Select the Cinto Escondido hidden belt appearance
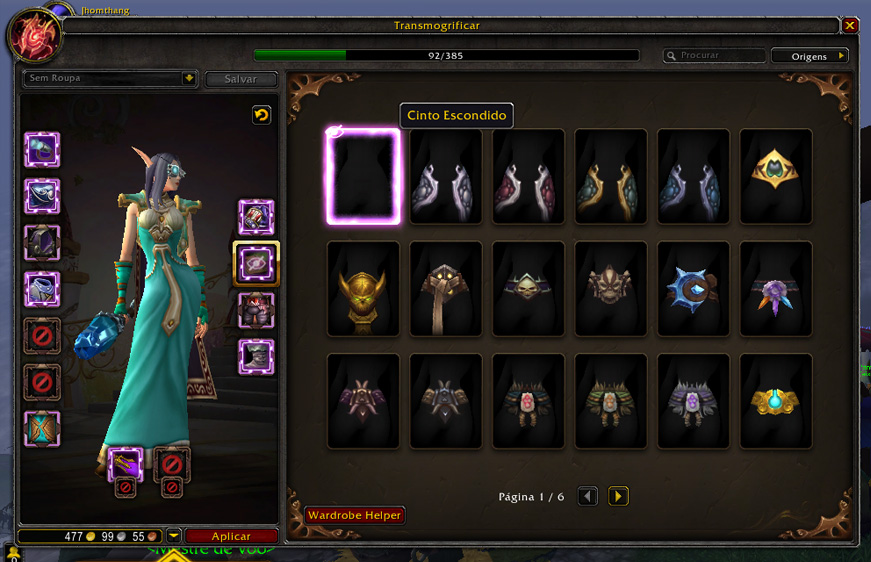The height and width of the screenshot is (562, 871). pos(363,176)
